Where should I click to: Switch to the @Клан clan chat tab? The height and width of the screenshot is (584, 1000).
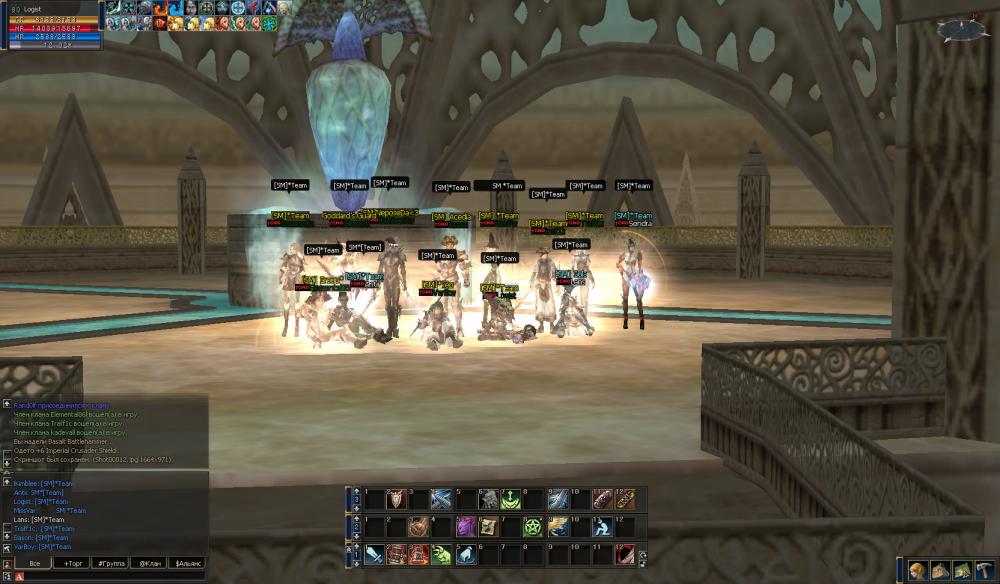149,563
